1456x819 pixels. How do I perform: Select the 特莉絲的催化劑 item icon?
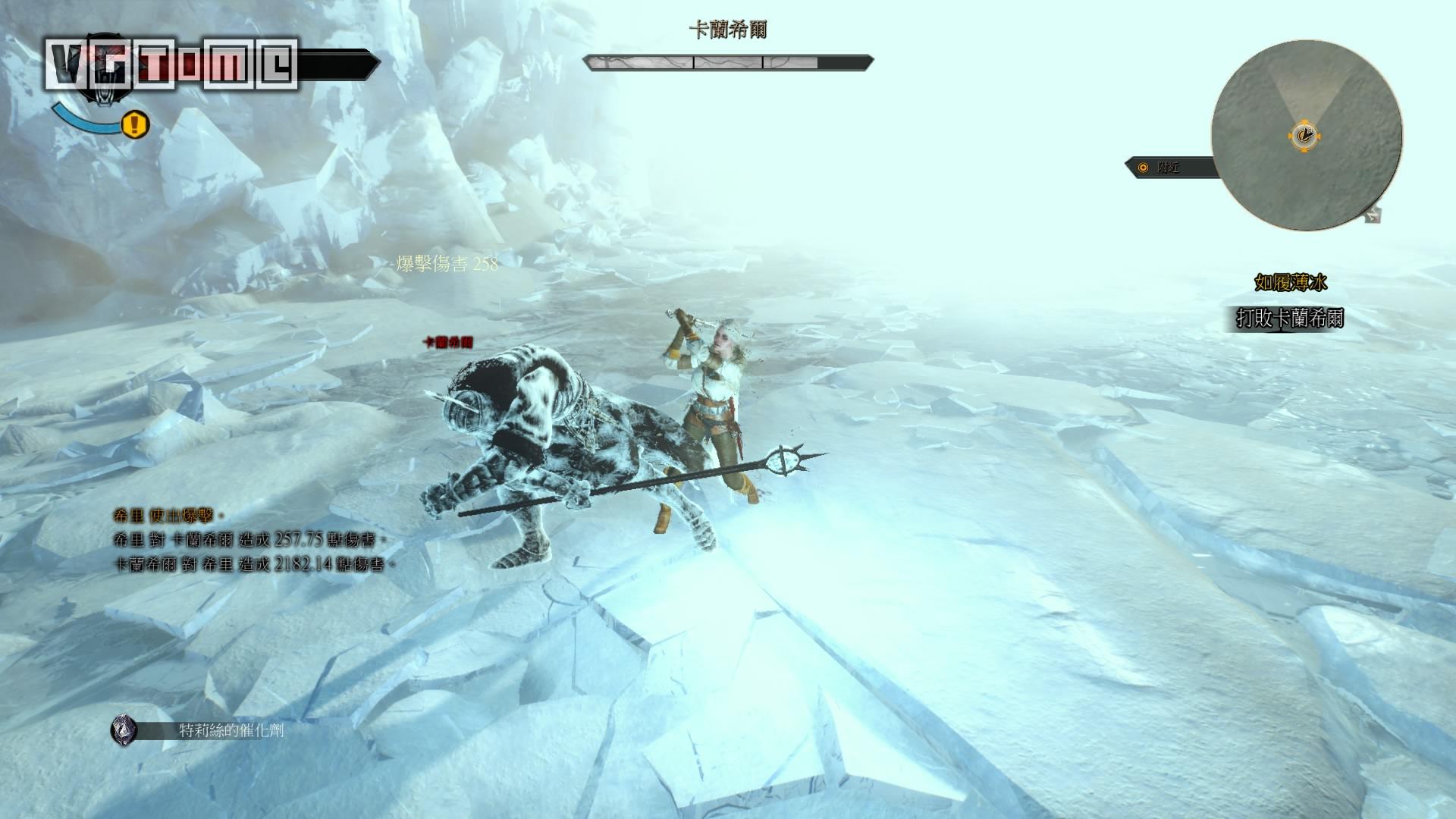tap(124, 730)
